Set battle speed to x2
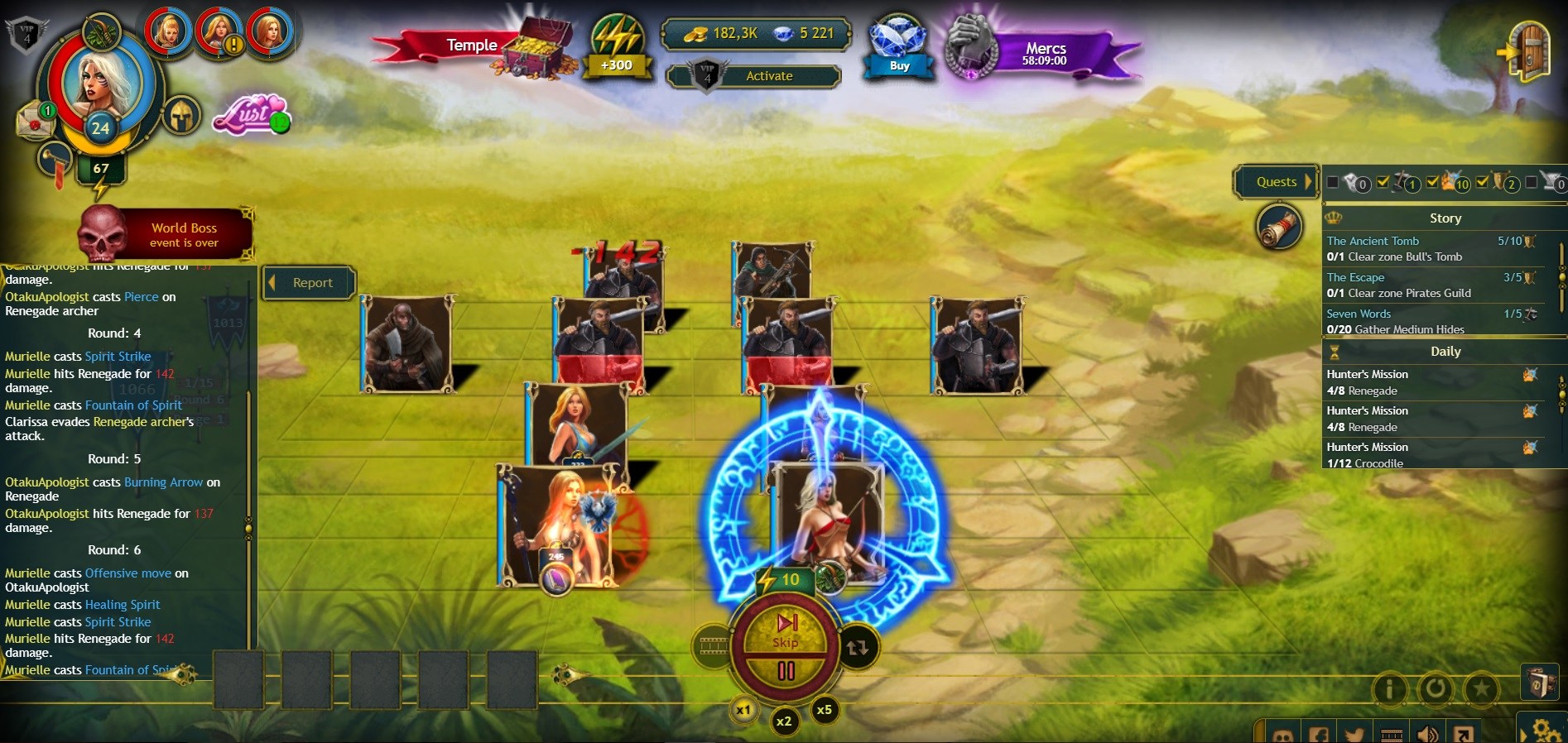The width and height of the screenshot is (1568, 743). (x=783, y=721)
